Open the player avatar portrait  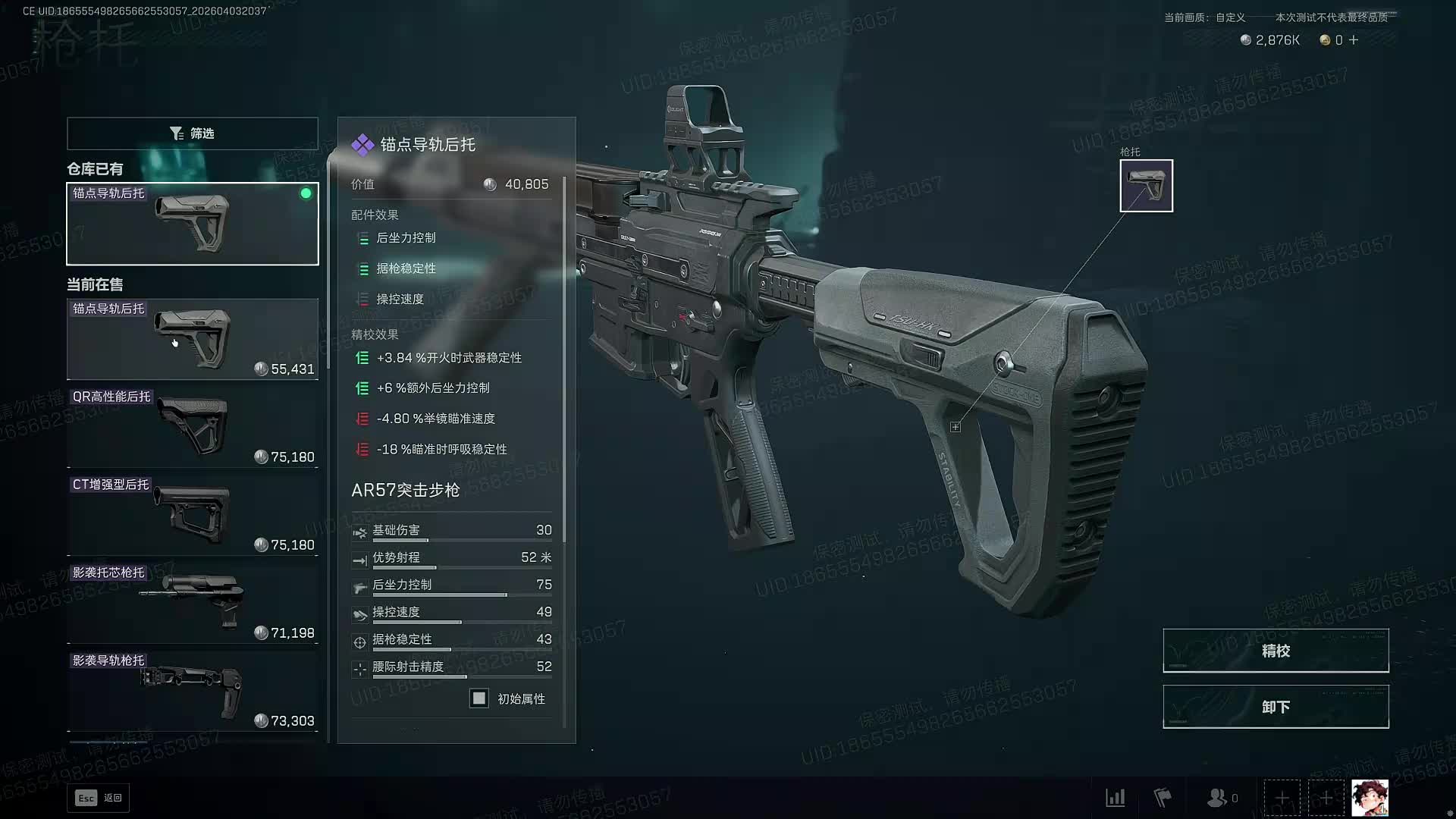click(x=1370, y=798)
